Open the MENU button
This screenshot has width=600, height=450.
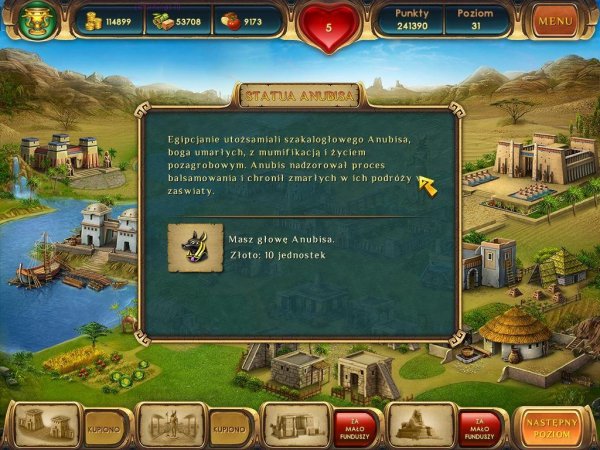tap(556, 20)
